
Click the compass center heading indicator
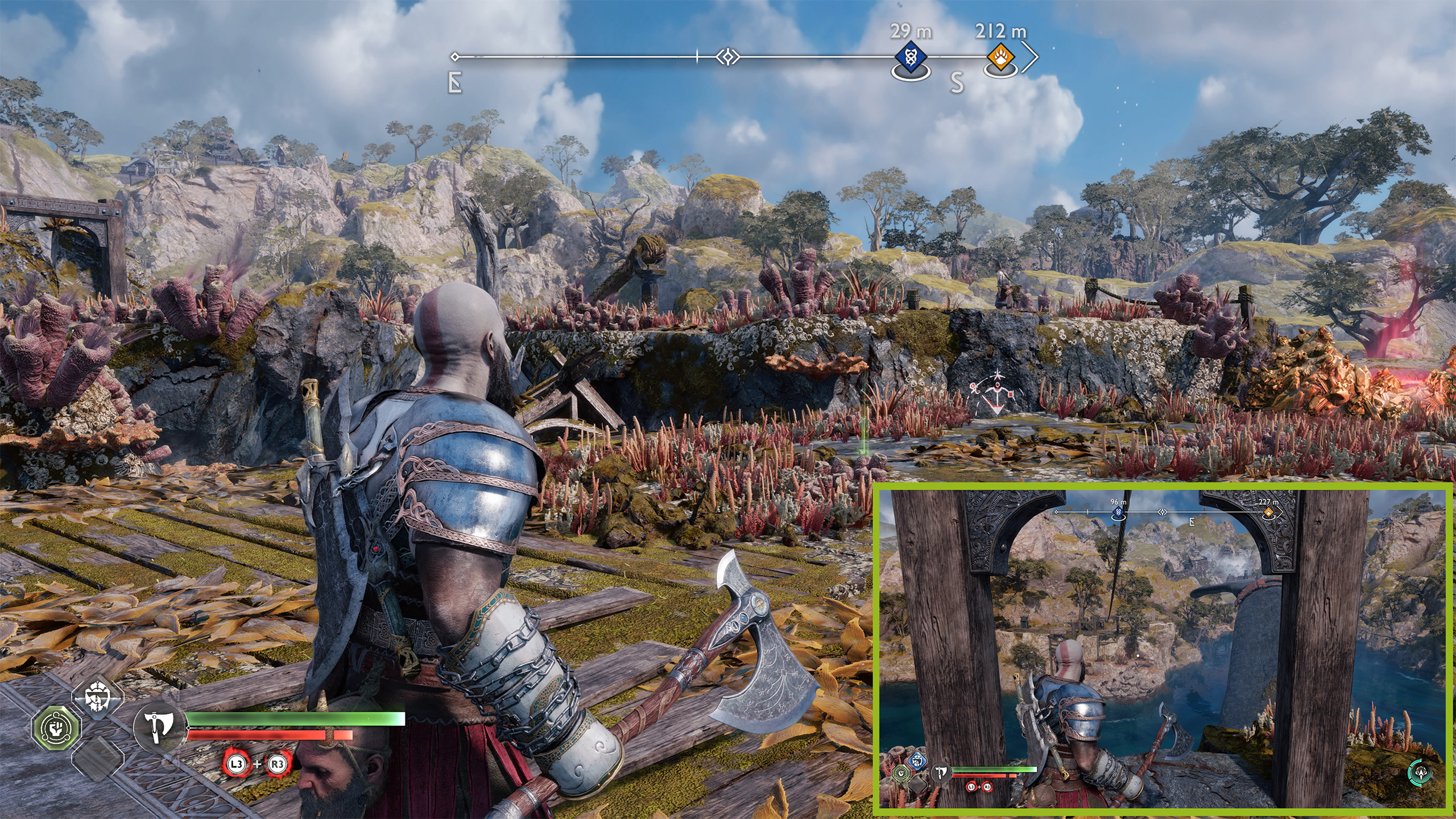[x=727, y=57]
